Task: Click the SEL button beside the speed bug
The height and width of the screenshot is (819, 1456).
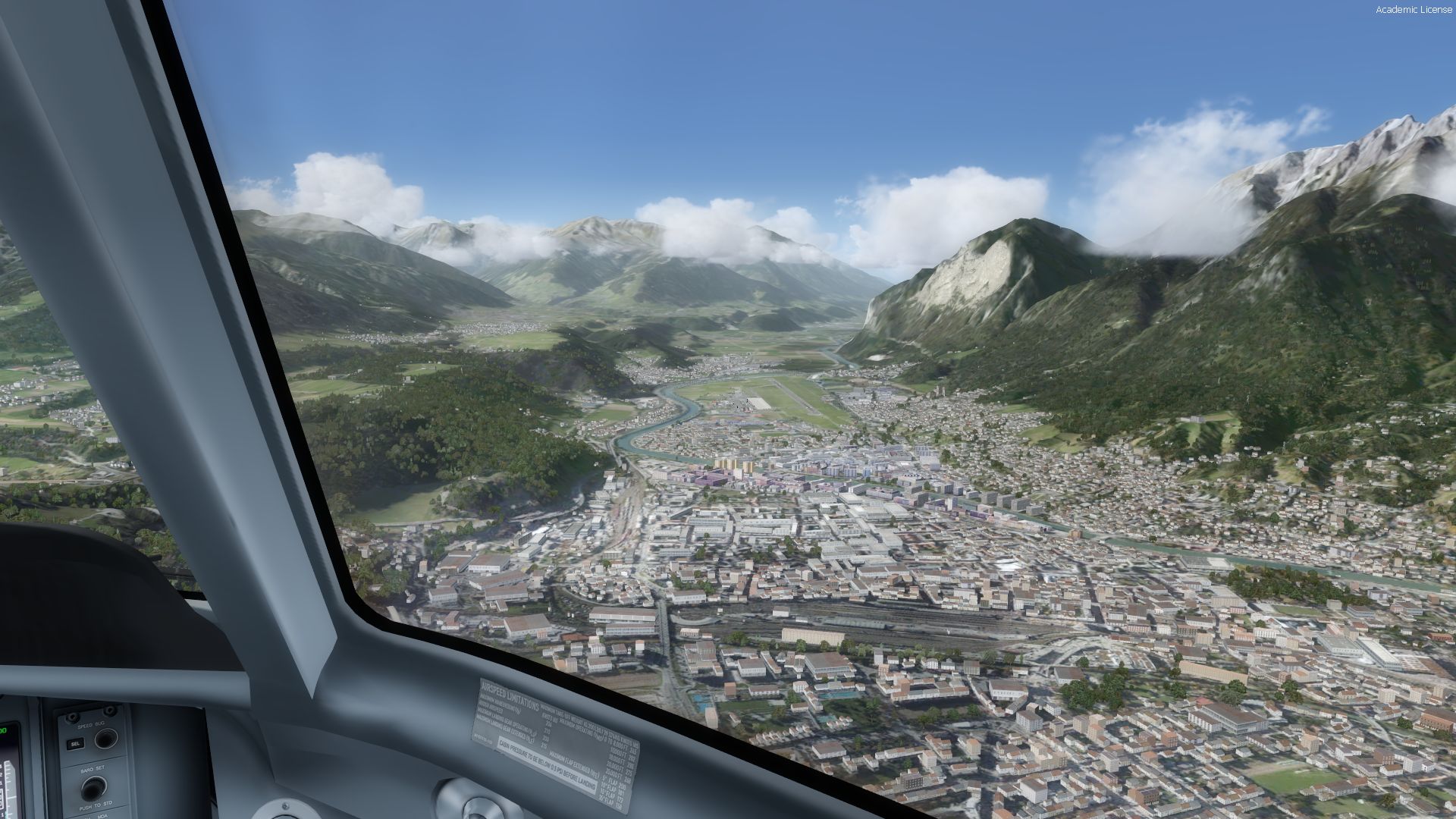Action: 75,744
